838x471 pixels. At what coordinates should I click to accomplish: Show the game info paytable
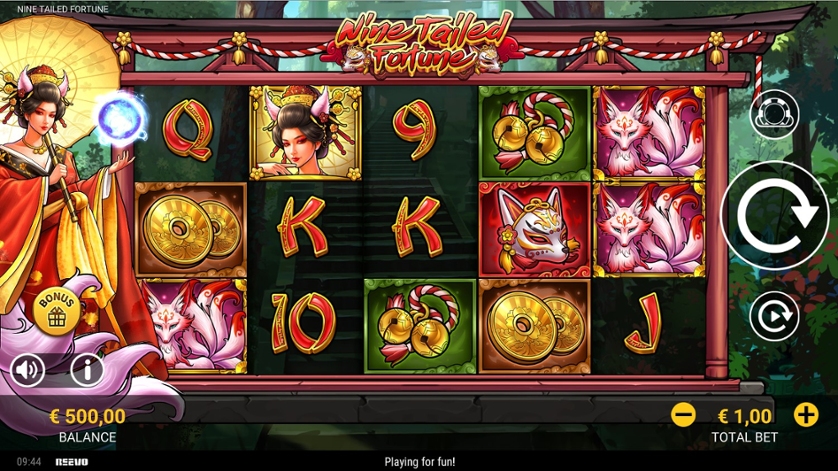click(87, 371)
